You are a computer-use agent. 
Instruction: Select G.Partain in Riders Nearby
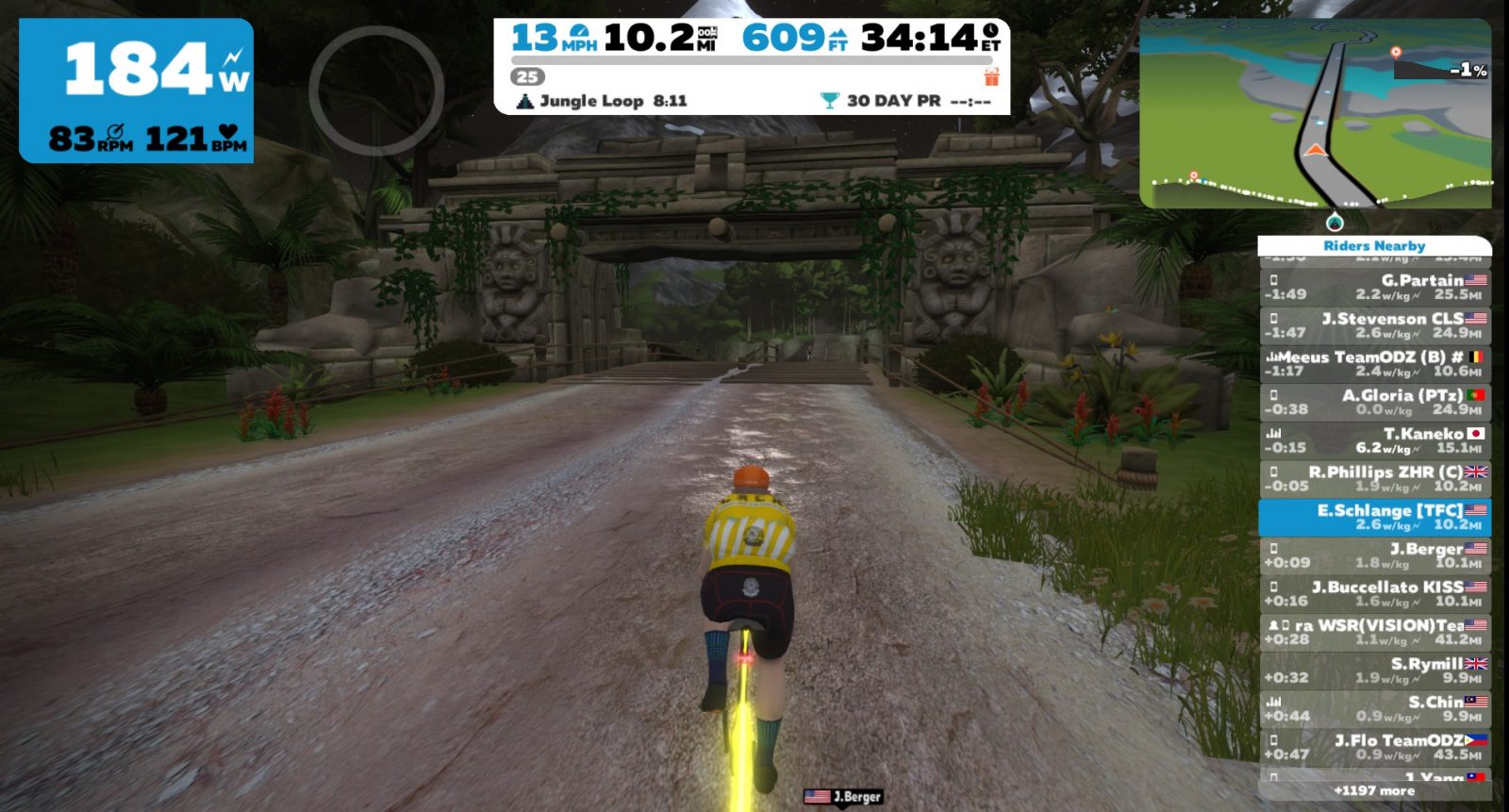coord(1374,287)
